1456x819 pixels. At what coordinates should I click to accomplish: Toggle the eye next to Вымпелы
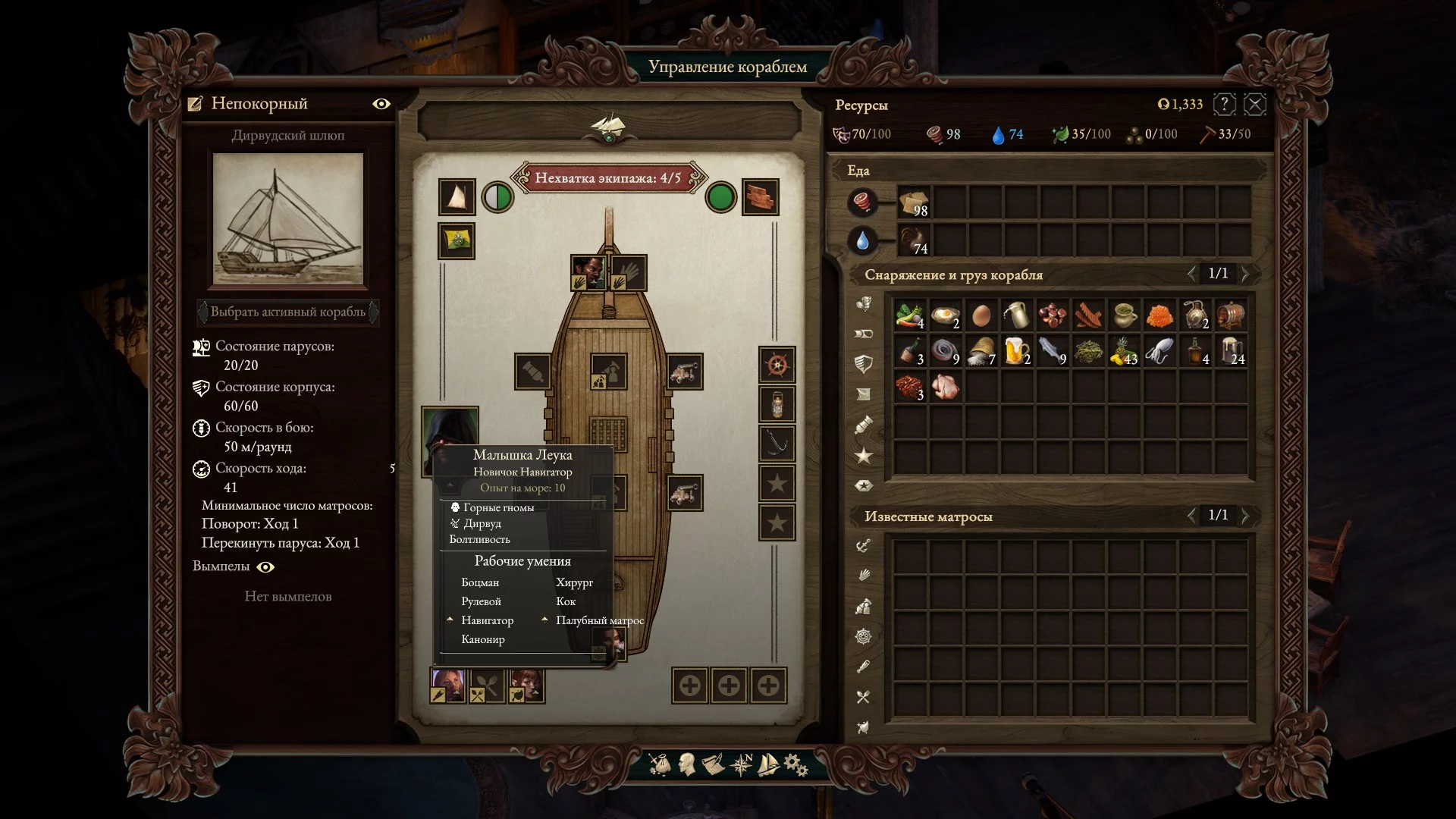click(x=265, y=567)
